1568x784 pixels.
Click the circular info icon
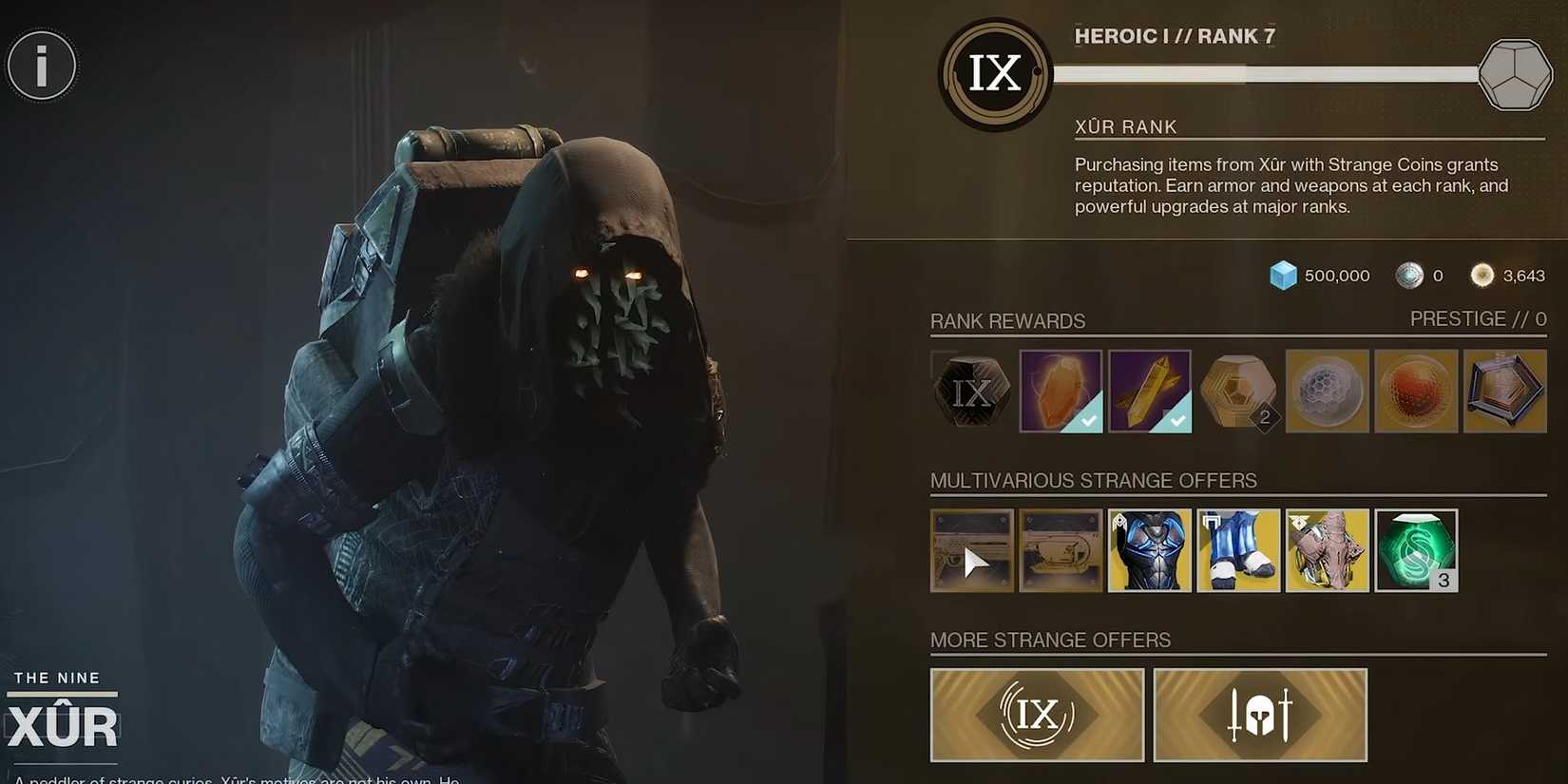42,65
